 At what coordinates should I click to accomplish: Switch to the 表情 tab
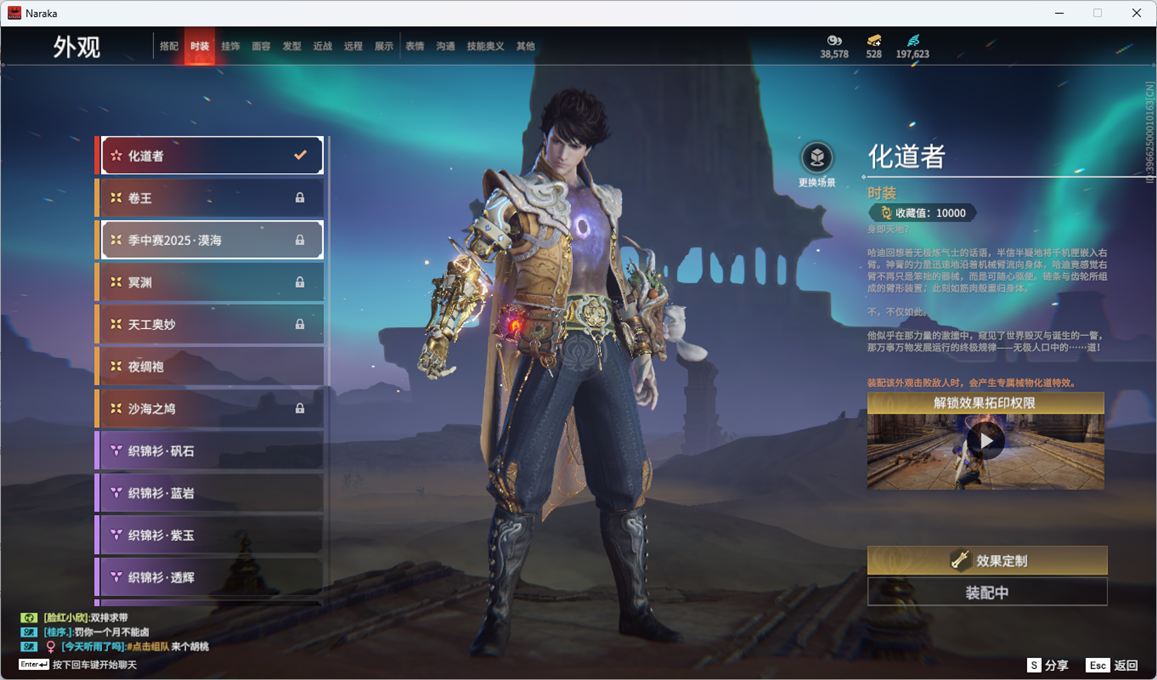(414, 46)
